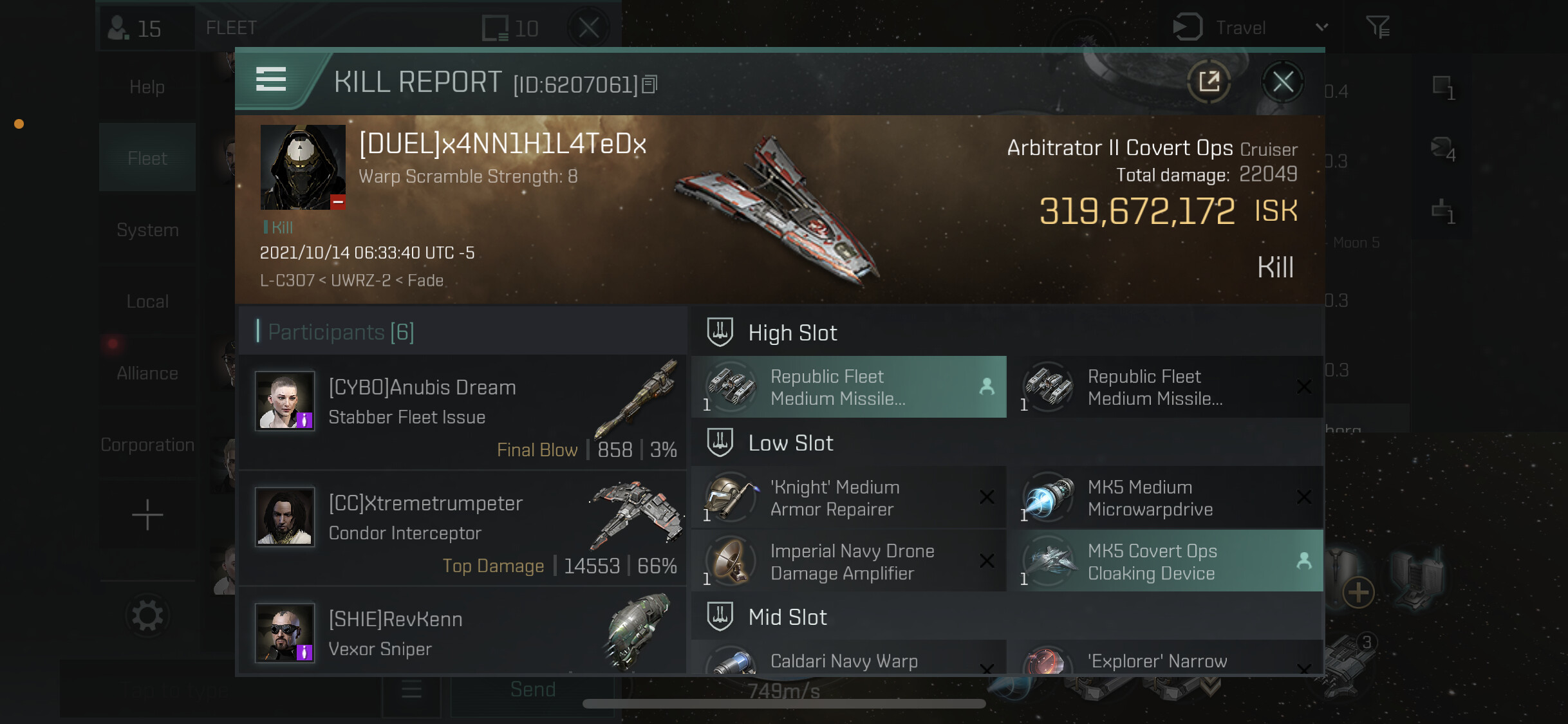Select RevKenn Vexor Sniper participant row

coord(462,634)
